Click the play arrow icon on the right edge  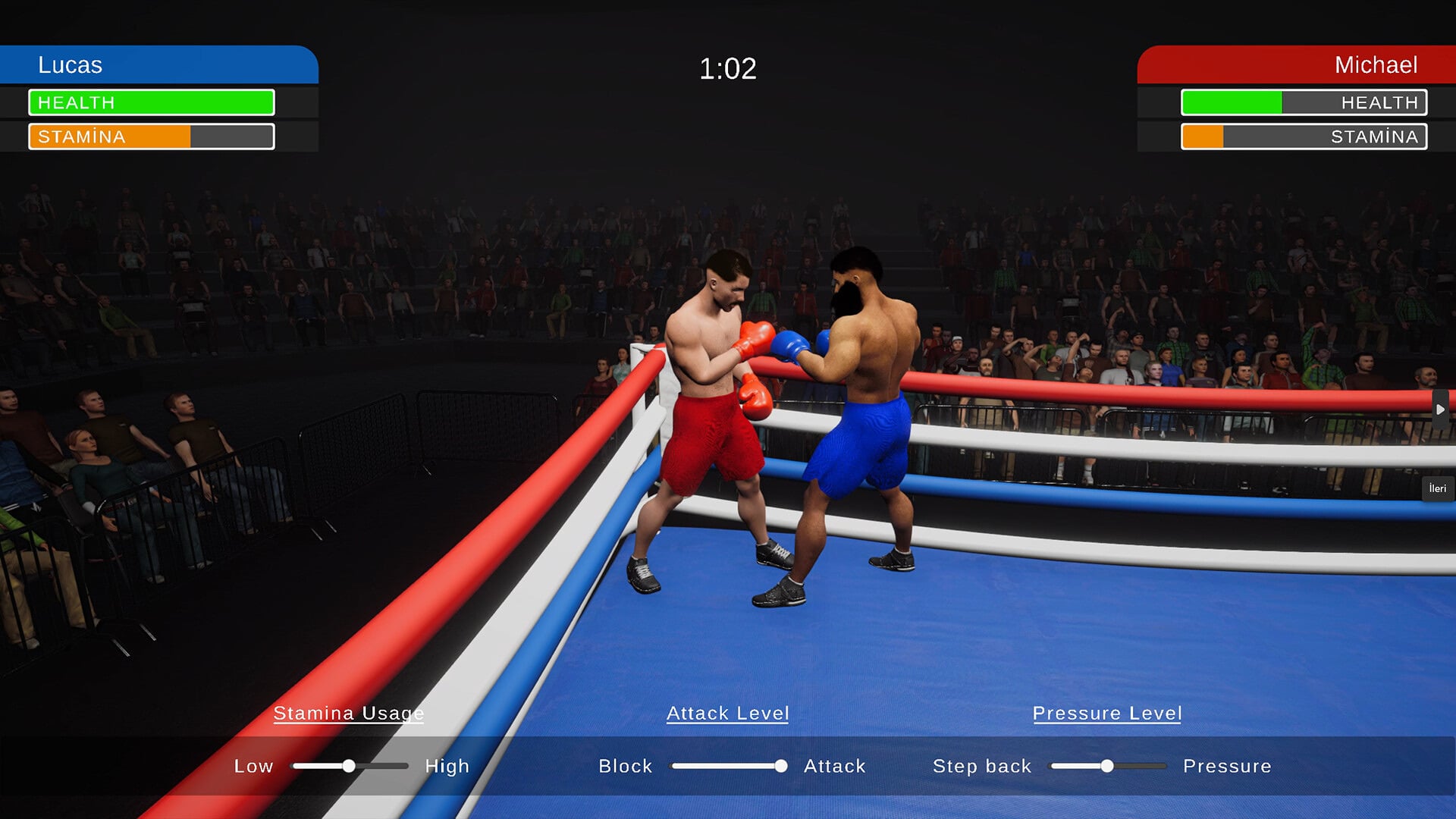pos(1439,408)
